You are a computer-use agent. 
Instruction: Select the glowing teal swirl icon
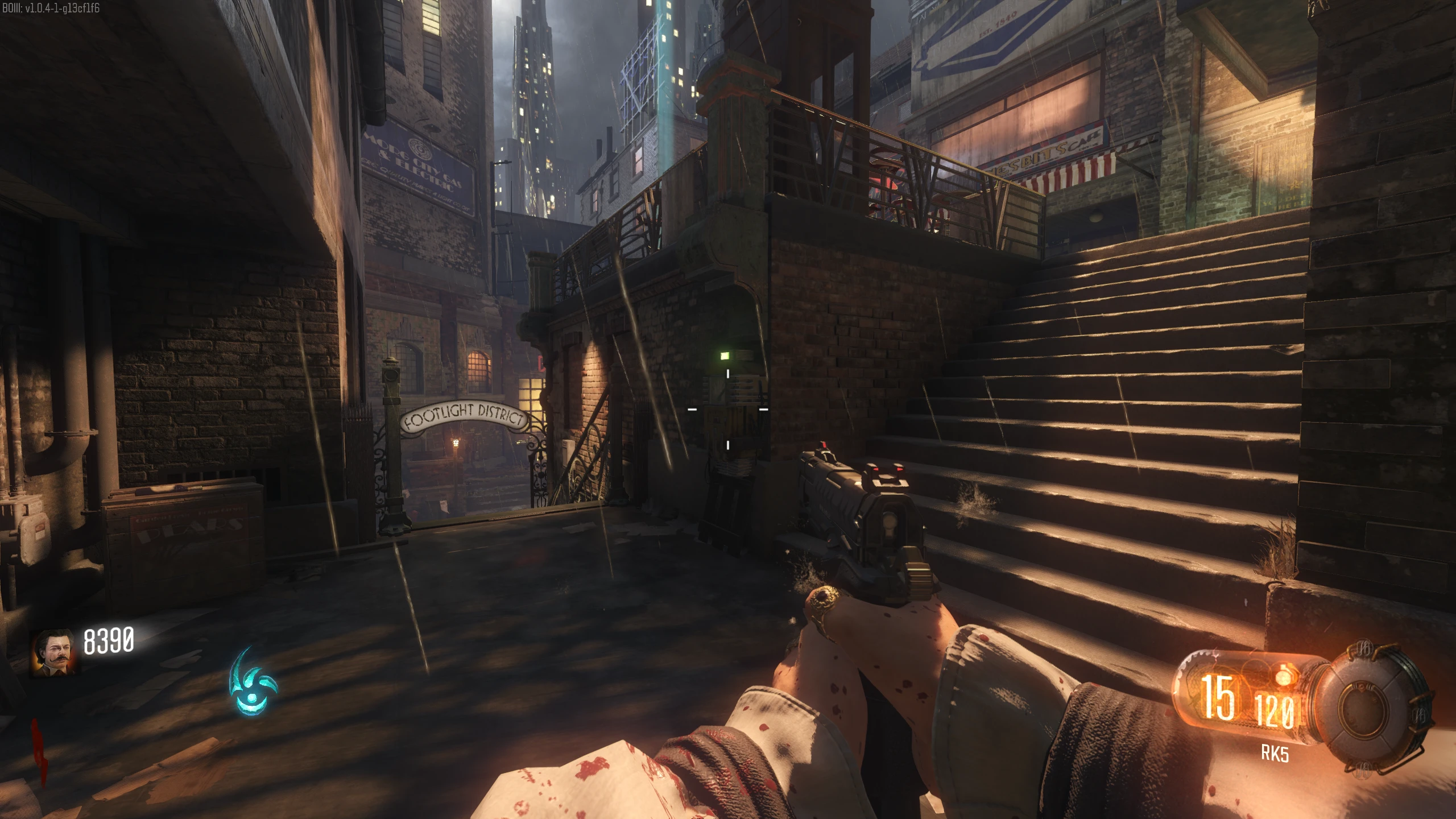pos(252,682)
